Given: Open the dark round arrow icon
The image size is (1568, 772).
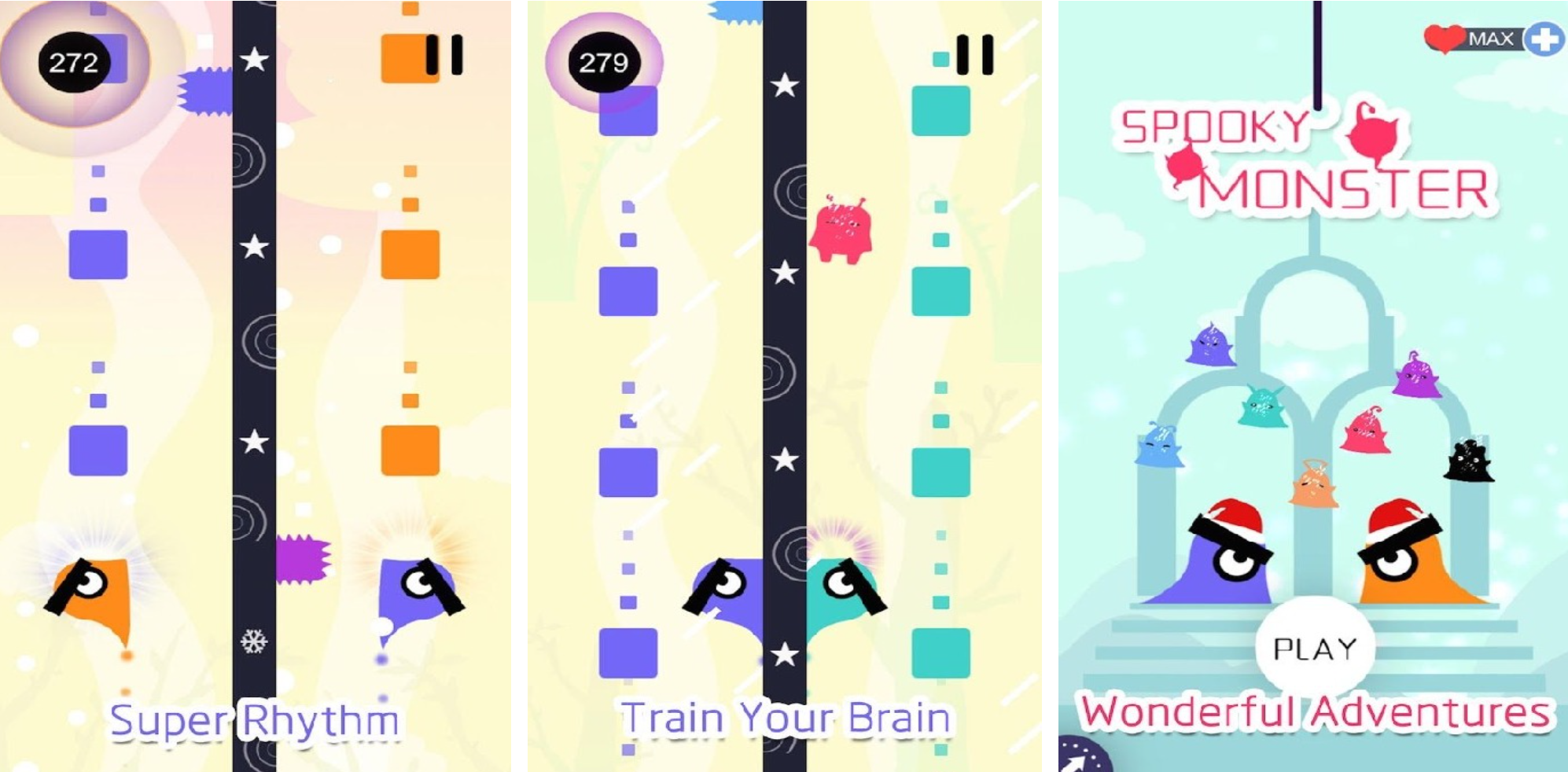Looking at the screenshot, I should (x=1083, y=756).
